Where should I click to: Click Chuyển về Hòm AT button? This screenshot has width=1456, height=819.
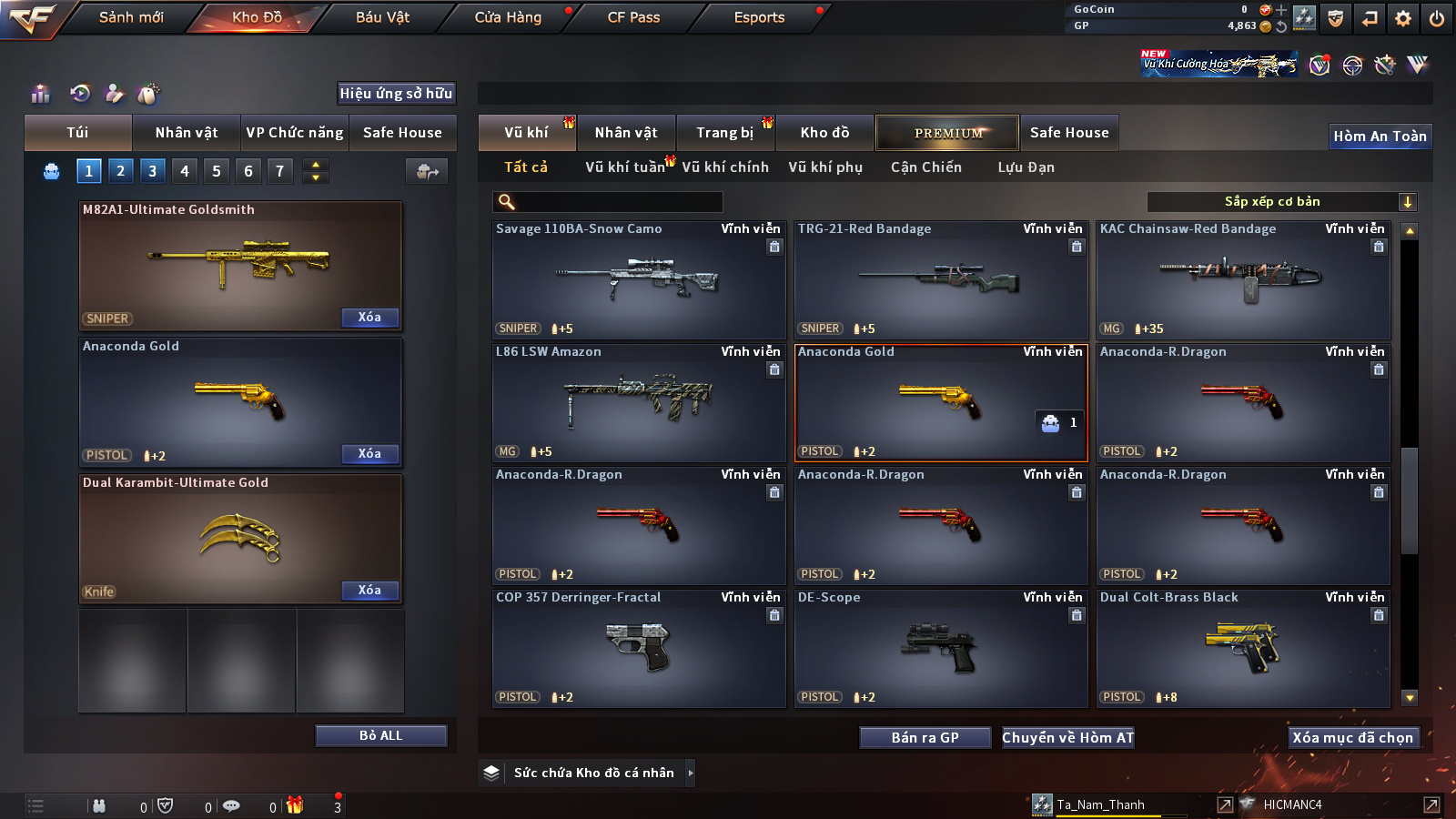(1067, 738)
